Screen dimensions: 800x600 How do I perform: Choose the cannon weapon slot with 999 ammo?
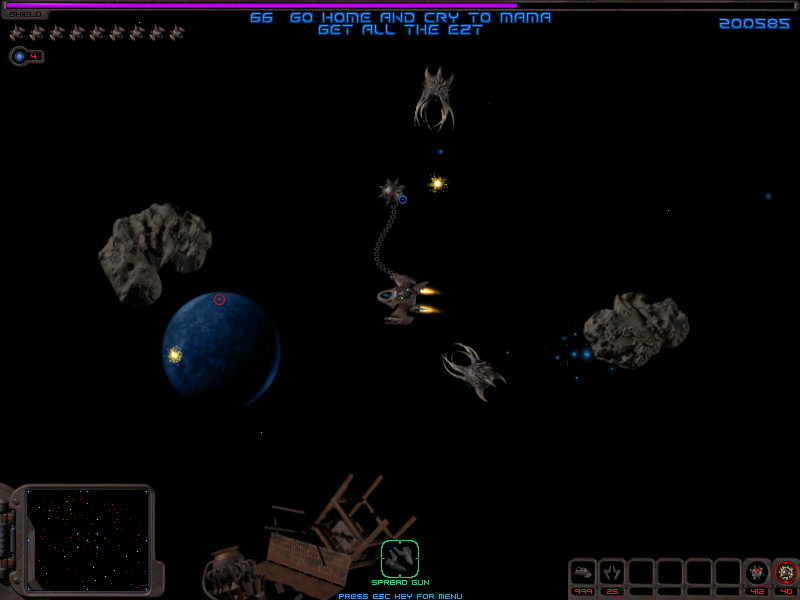click(583, 572)
